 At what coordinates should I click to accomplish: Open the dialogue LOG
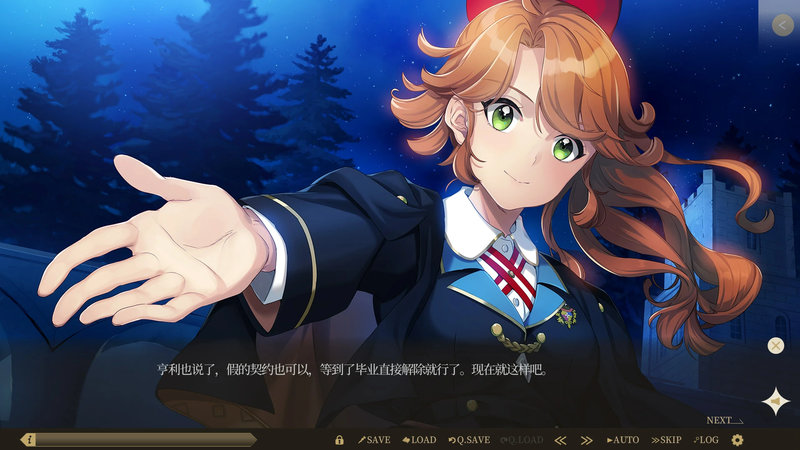(706, 440)
